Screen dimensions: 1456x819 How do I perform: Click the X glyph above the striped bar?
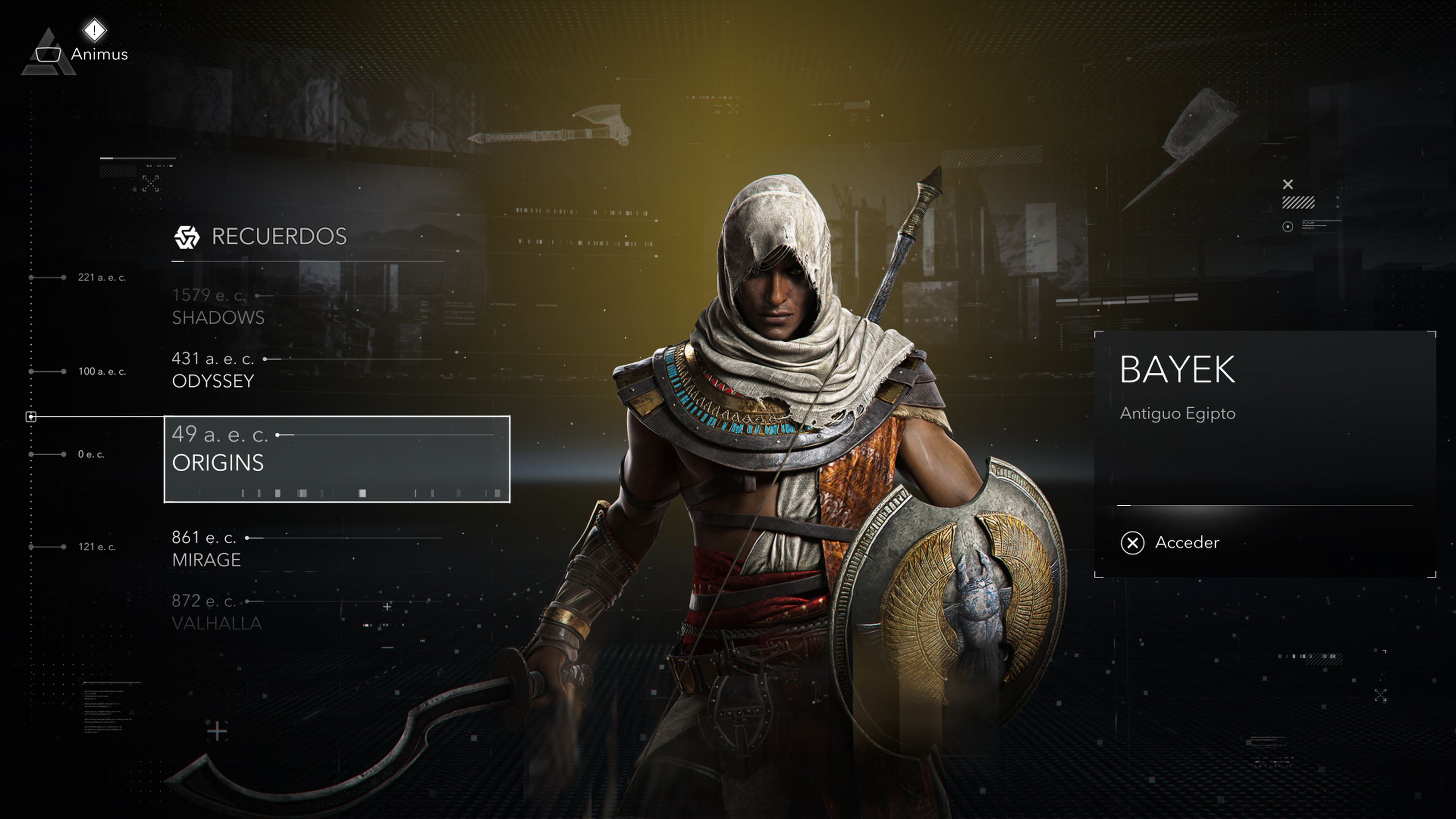[1288, 184]
